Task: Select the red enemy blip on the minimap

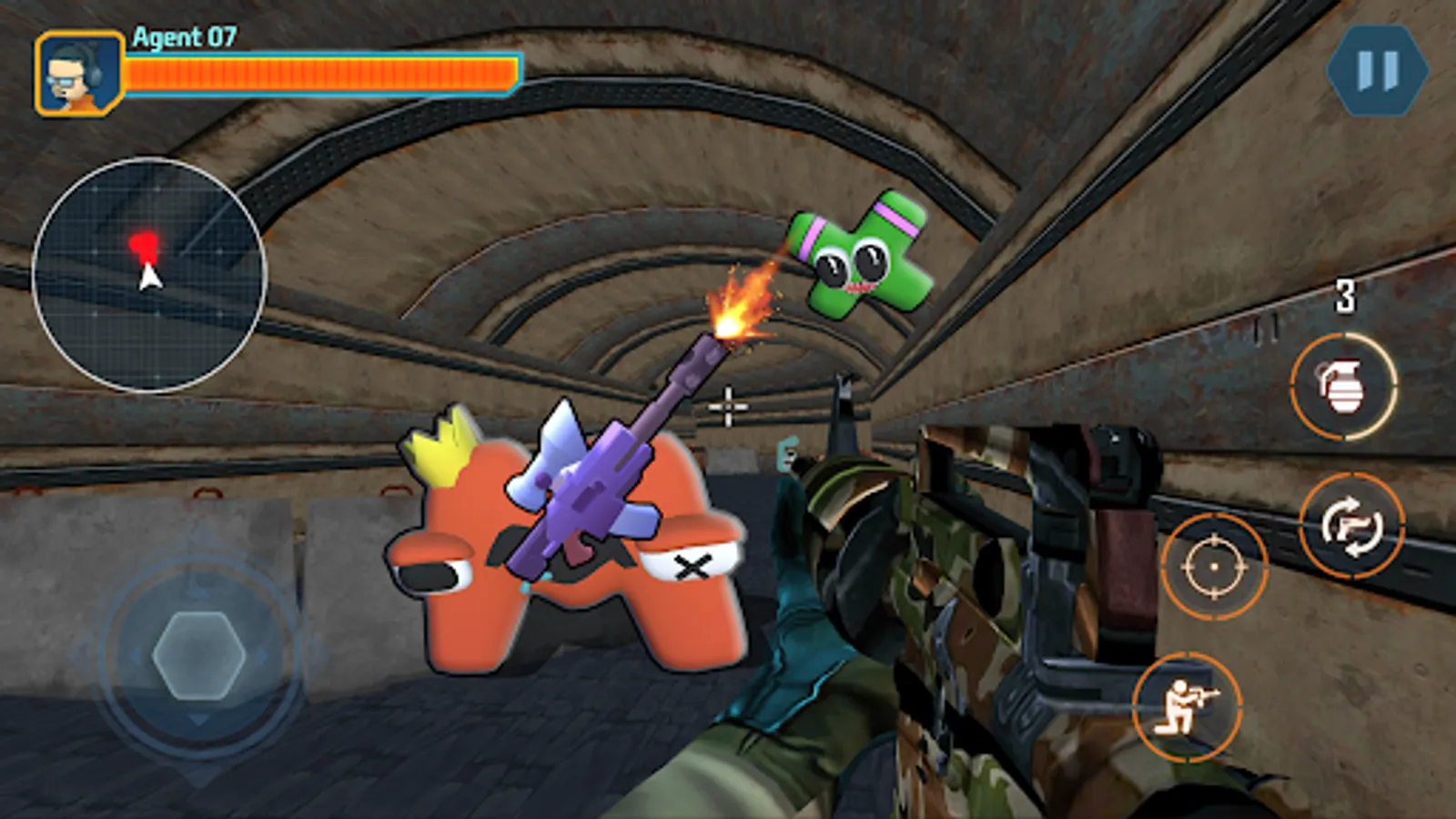Action: point(144,242)
